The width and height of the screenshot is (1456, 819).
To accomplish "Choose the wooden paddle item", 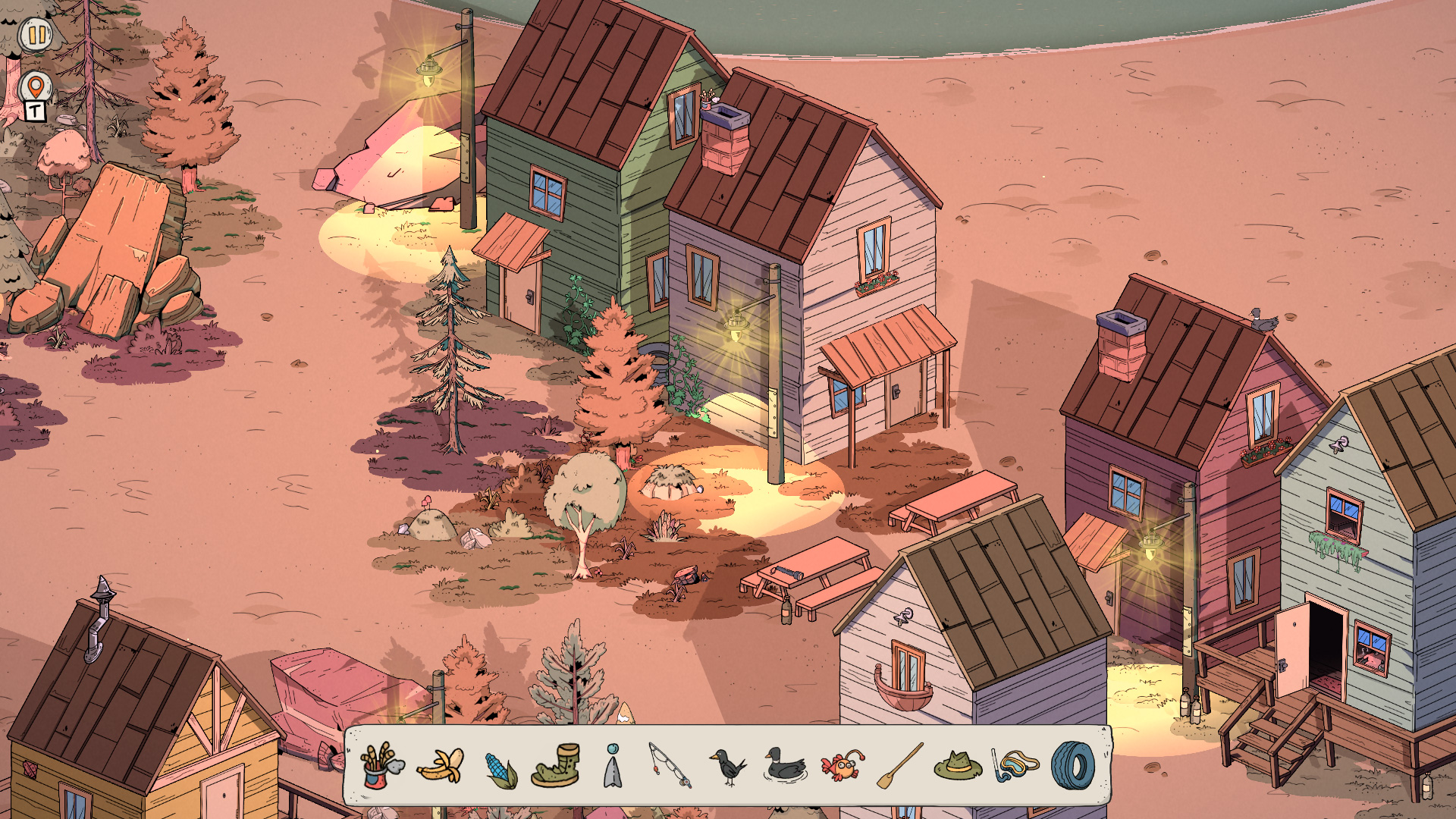I will 899,766.
